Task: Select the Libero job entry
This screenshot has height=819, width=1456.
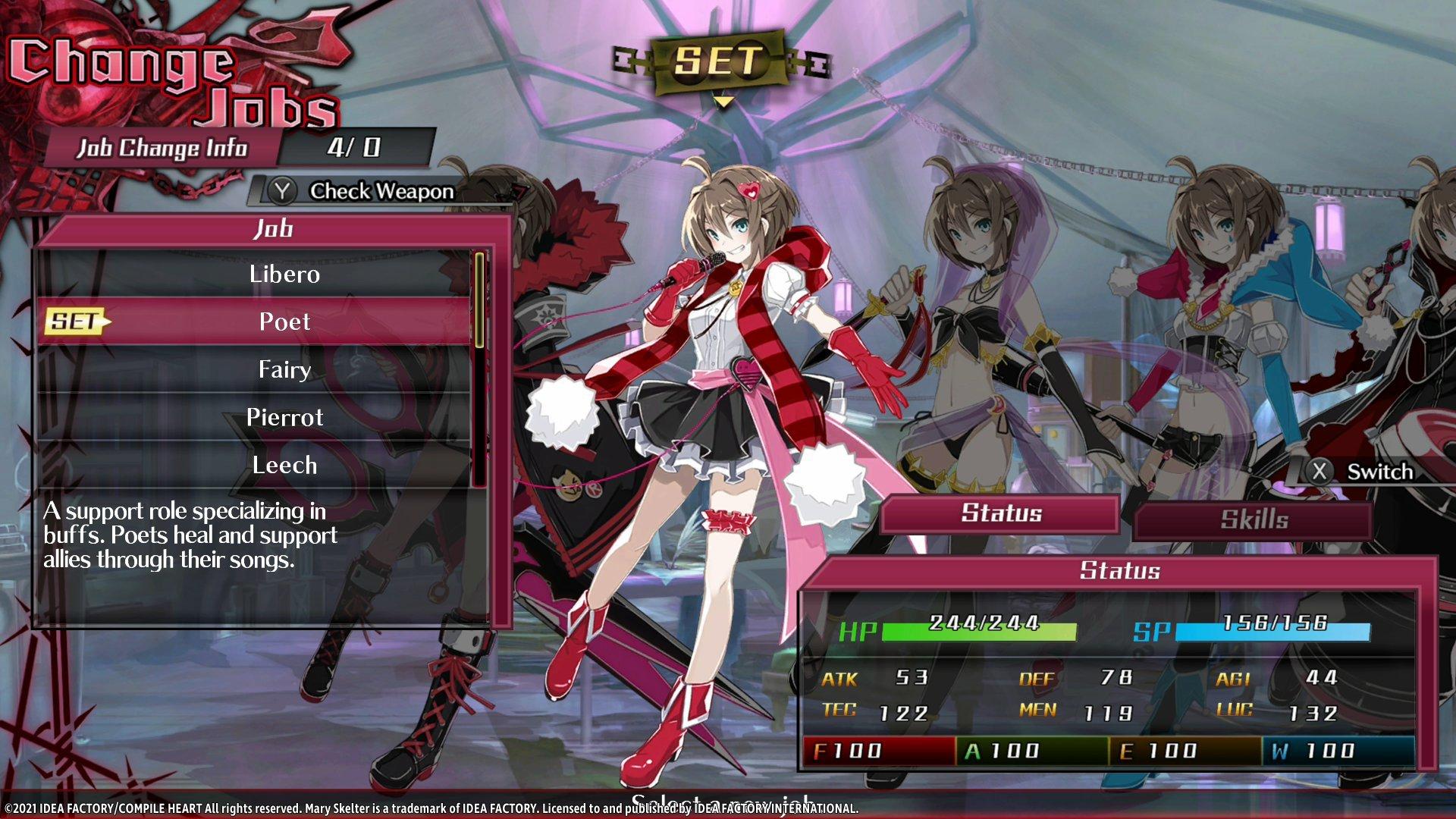Action: coord(284,275)
